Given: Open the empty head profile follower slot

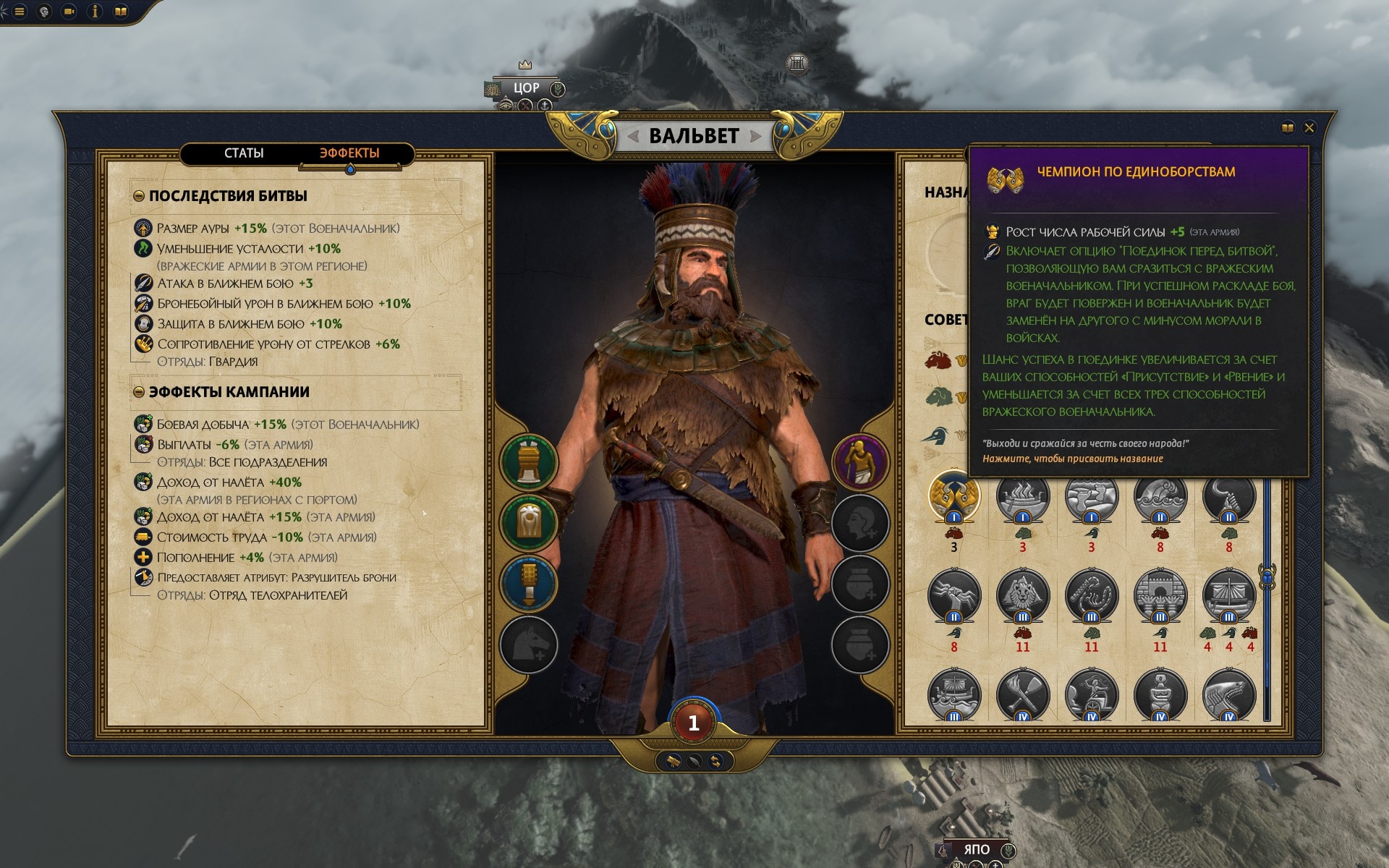Looking at the screenshot, I should [x=860, y=522].
